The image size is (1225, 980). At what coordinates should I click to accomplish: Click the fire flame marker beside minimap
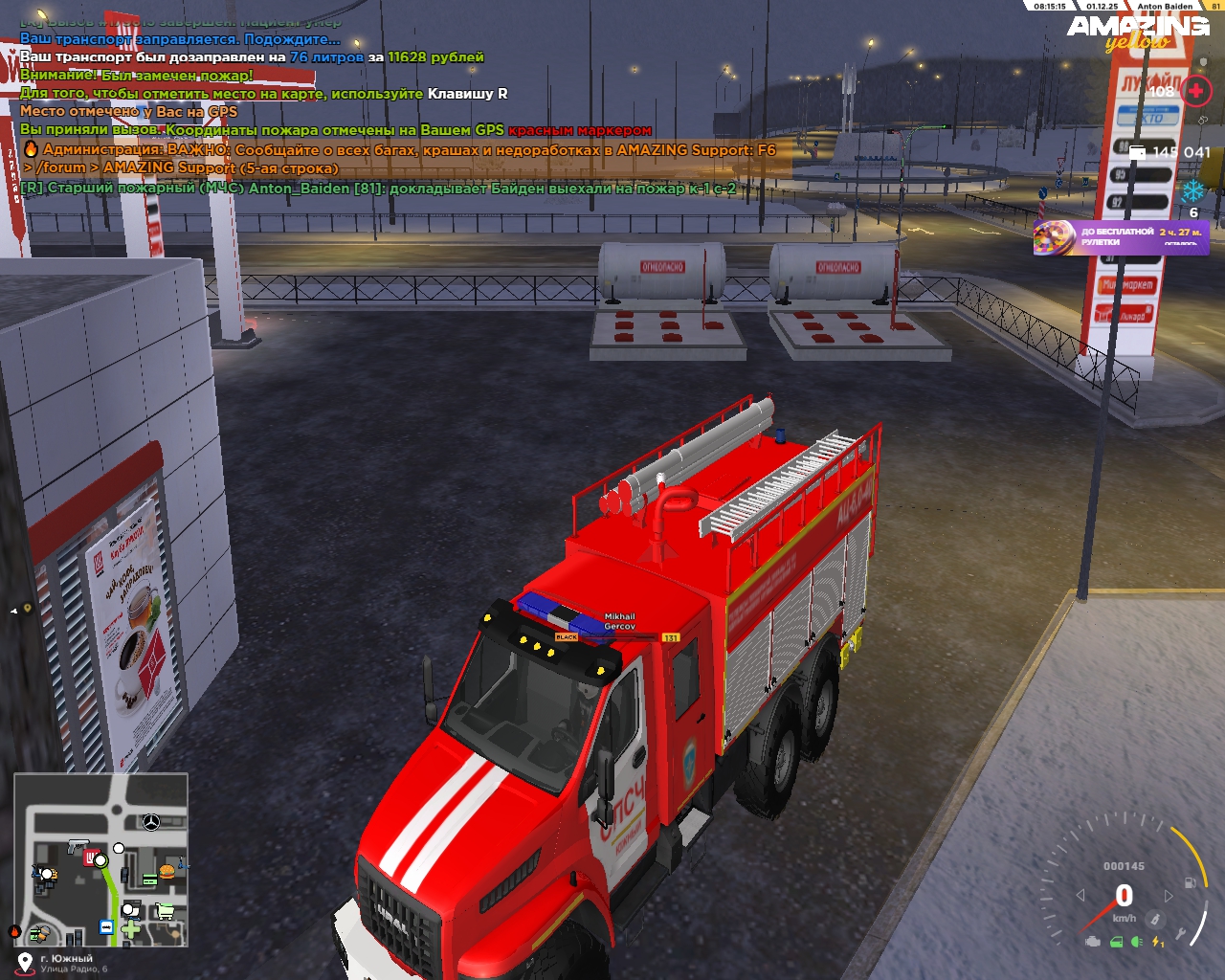(x=14, y=930)
